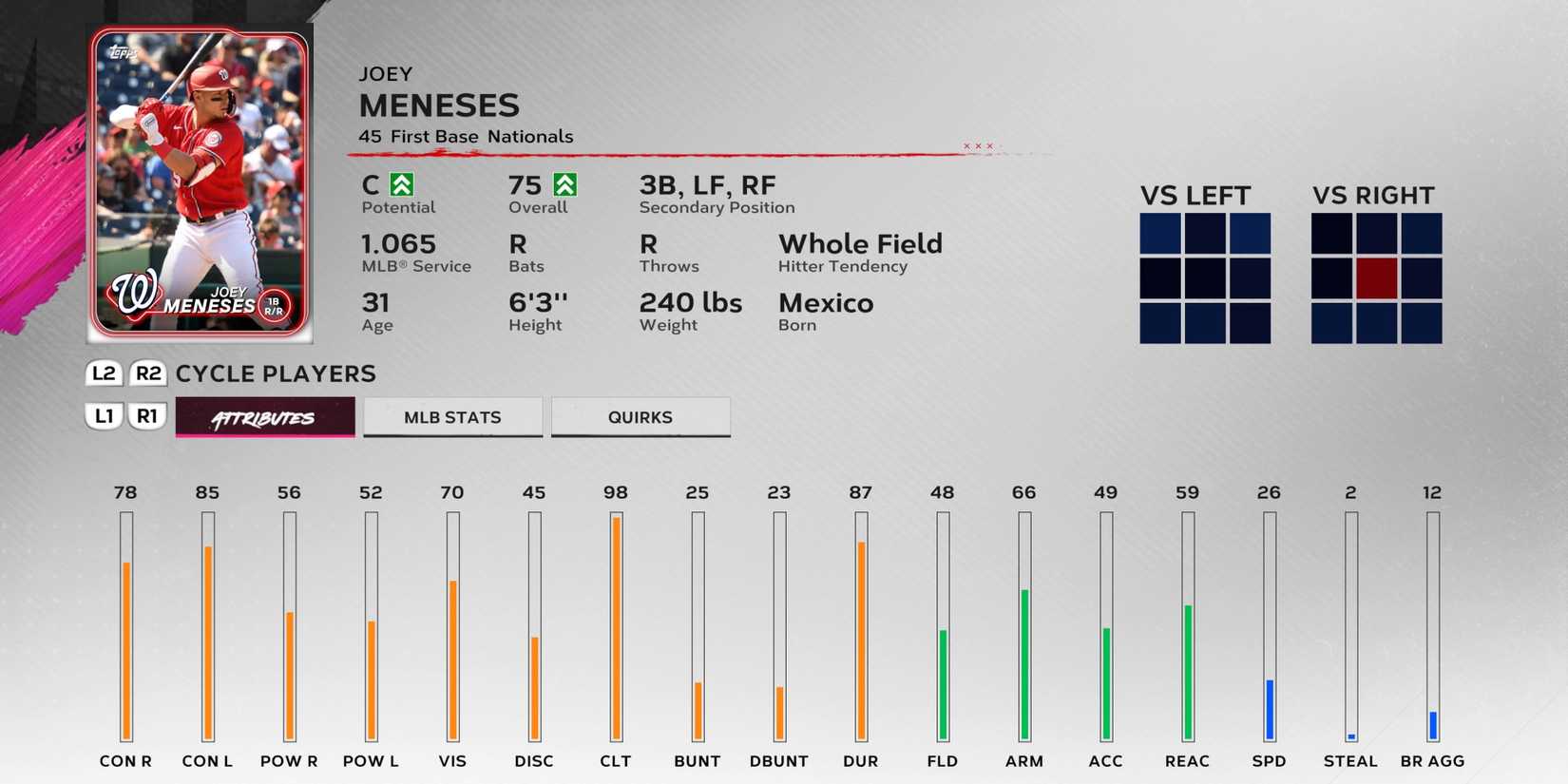The width and height of the screenshot is (1568, 784).
Task: Open the QUIRKS tab
Action: (640, 416)
